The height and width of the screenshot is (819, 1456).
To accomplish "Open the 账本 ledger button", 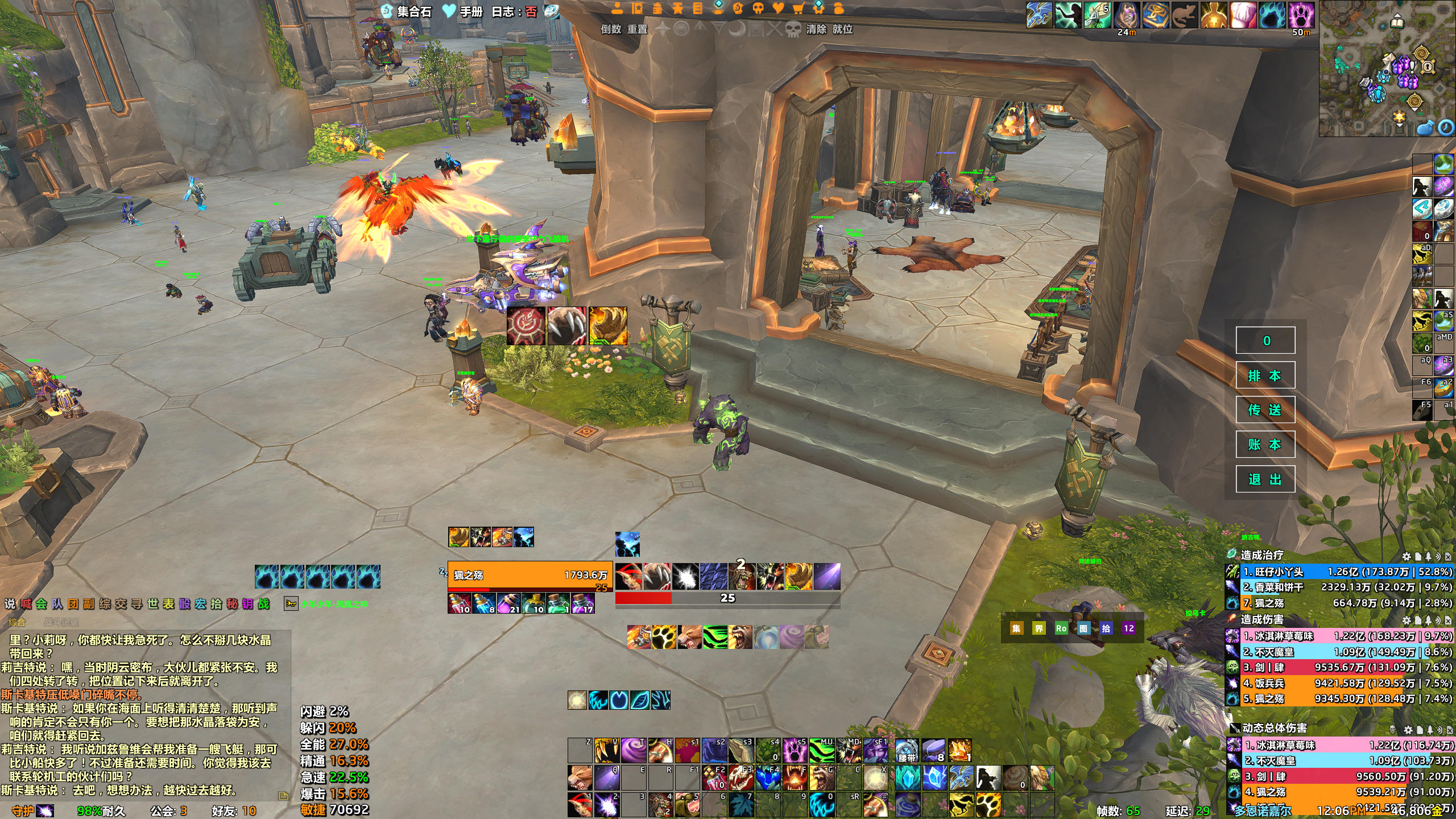I will pos(1265,445).
